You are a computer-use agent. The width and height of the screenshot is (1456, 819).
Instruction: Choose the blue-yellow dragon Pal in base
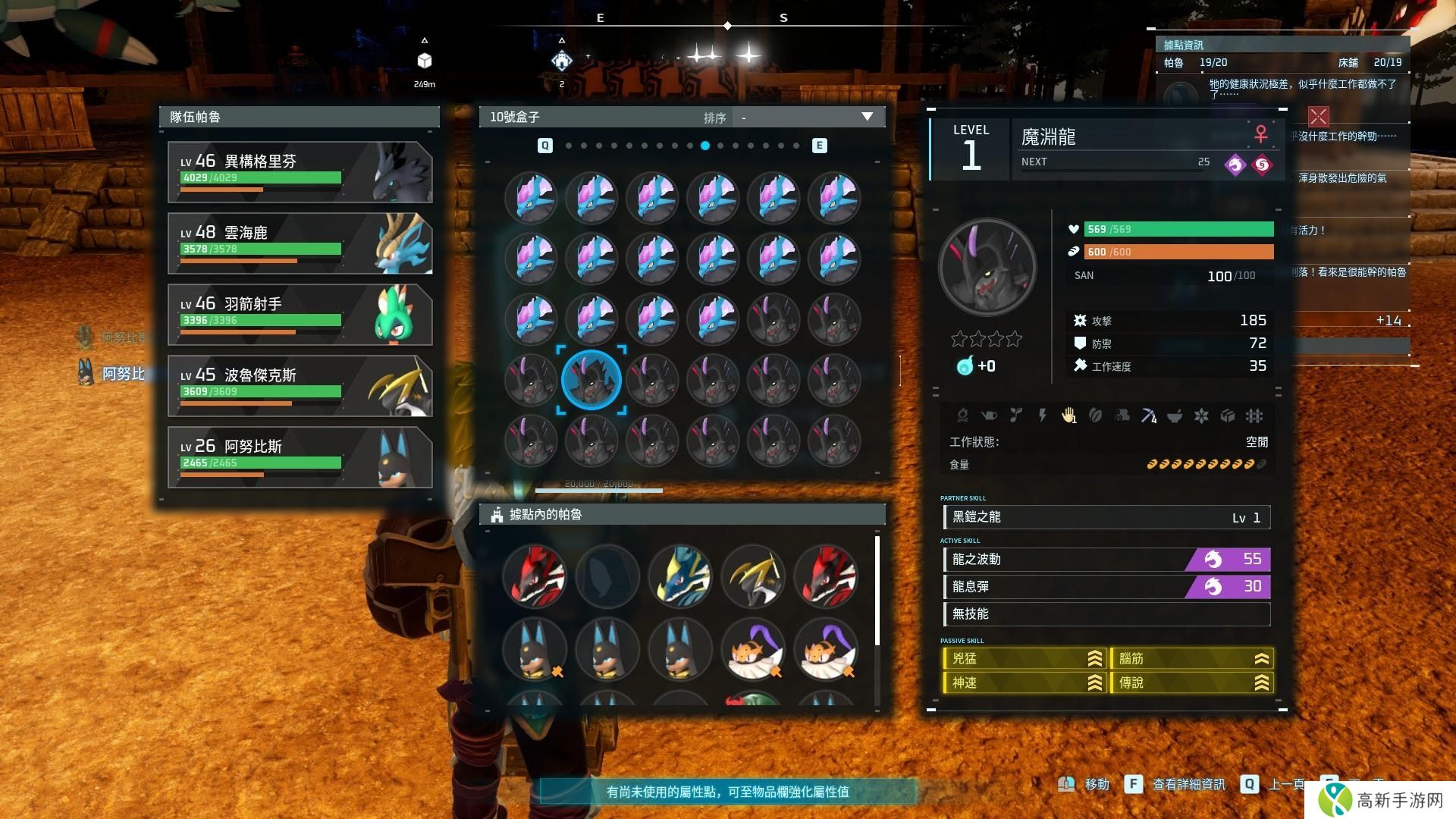[x=680, y=576]
